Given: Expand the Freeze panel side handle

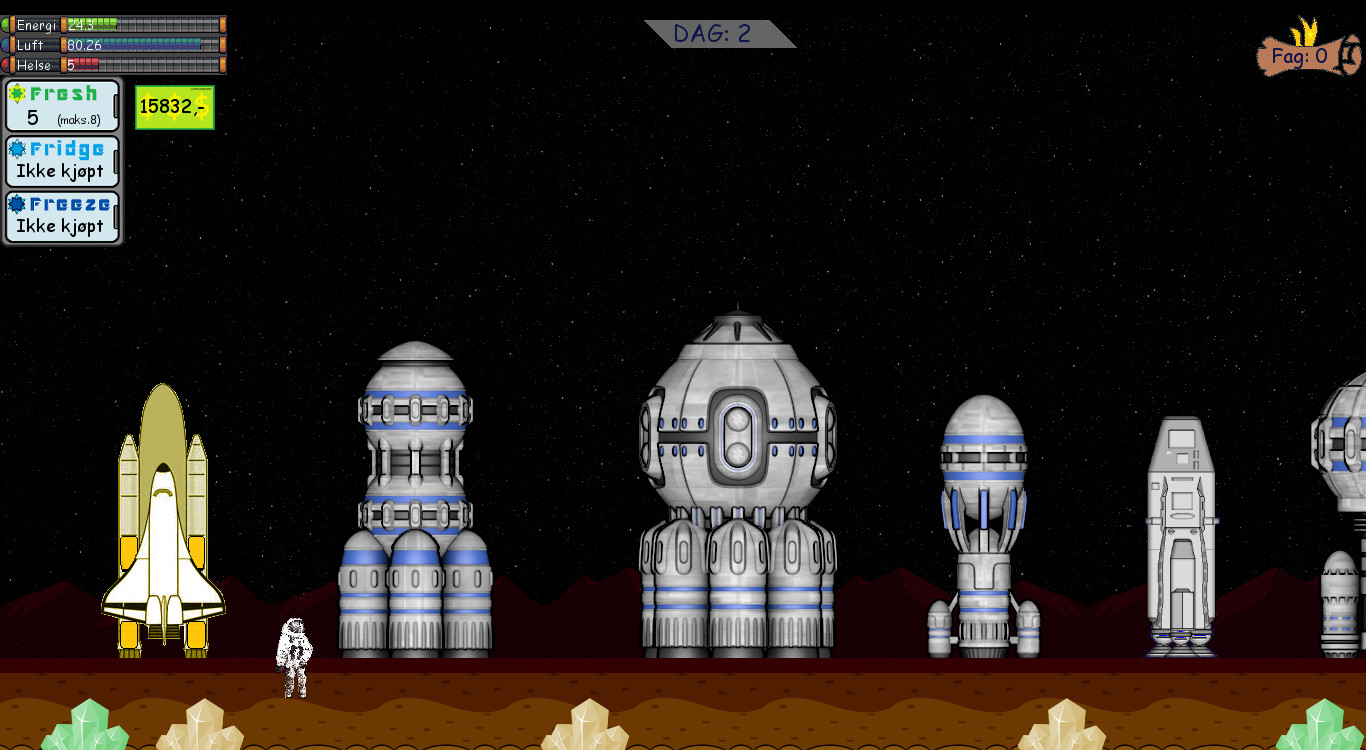Looking at the screenshot, I should click(116, 218).
